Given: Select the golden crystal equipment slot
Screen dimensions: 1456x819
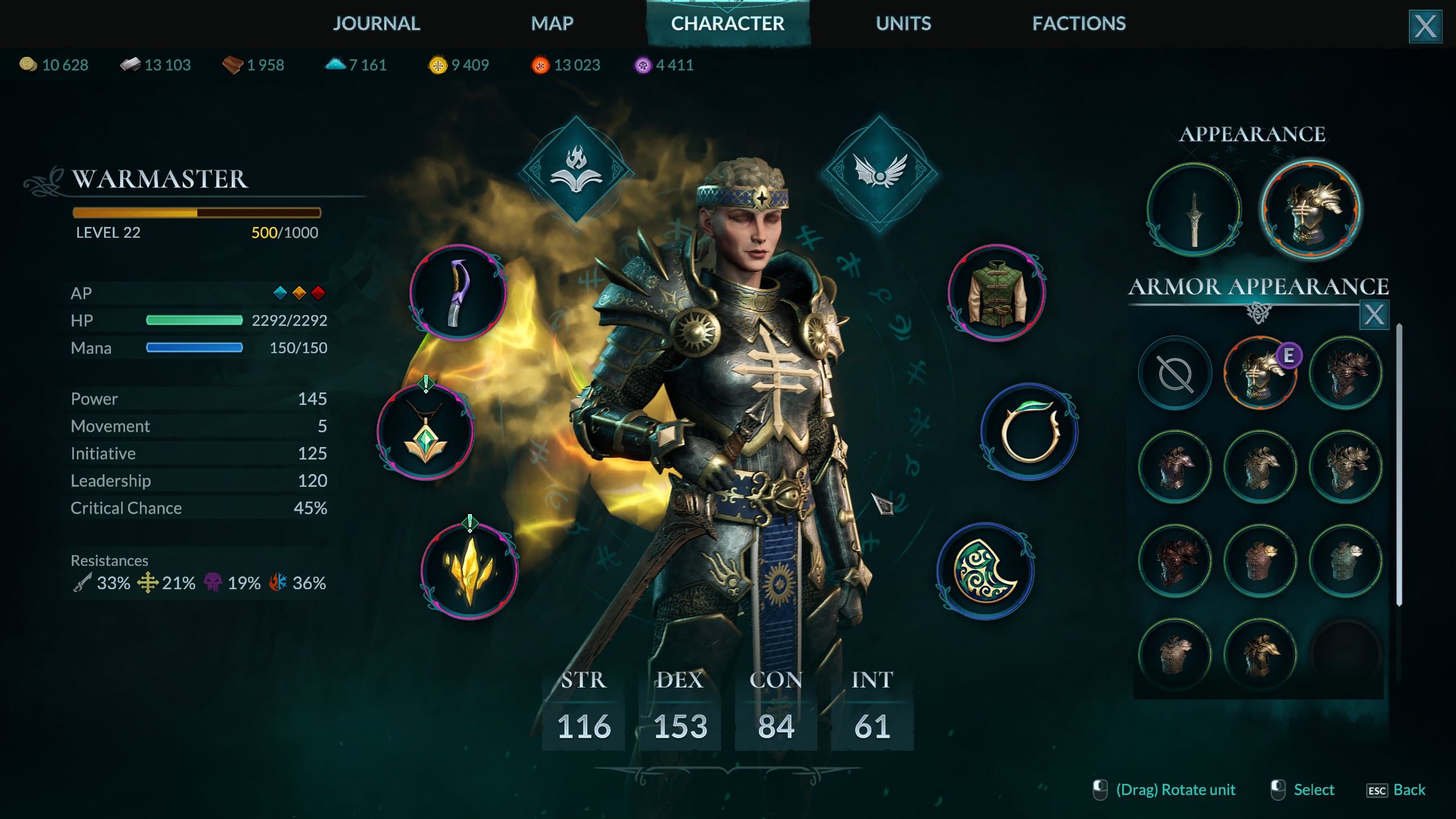Looking at the screenshot, I should click(x=469, y=571).
